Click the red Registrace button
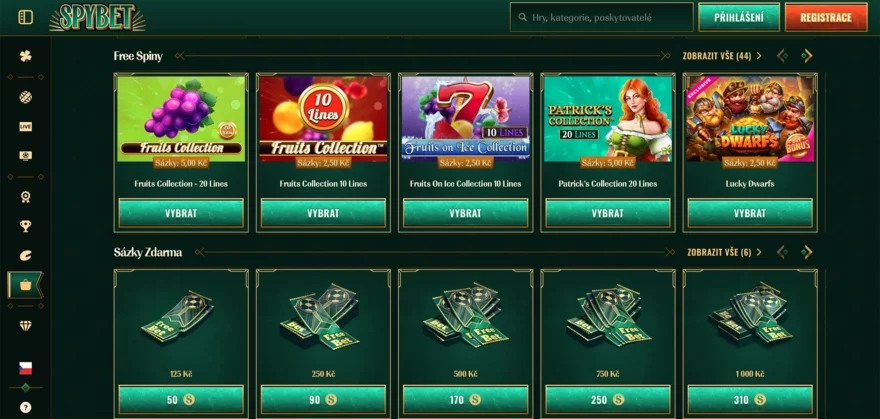 (x=826, y=17)
